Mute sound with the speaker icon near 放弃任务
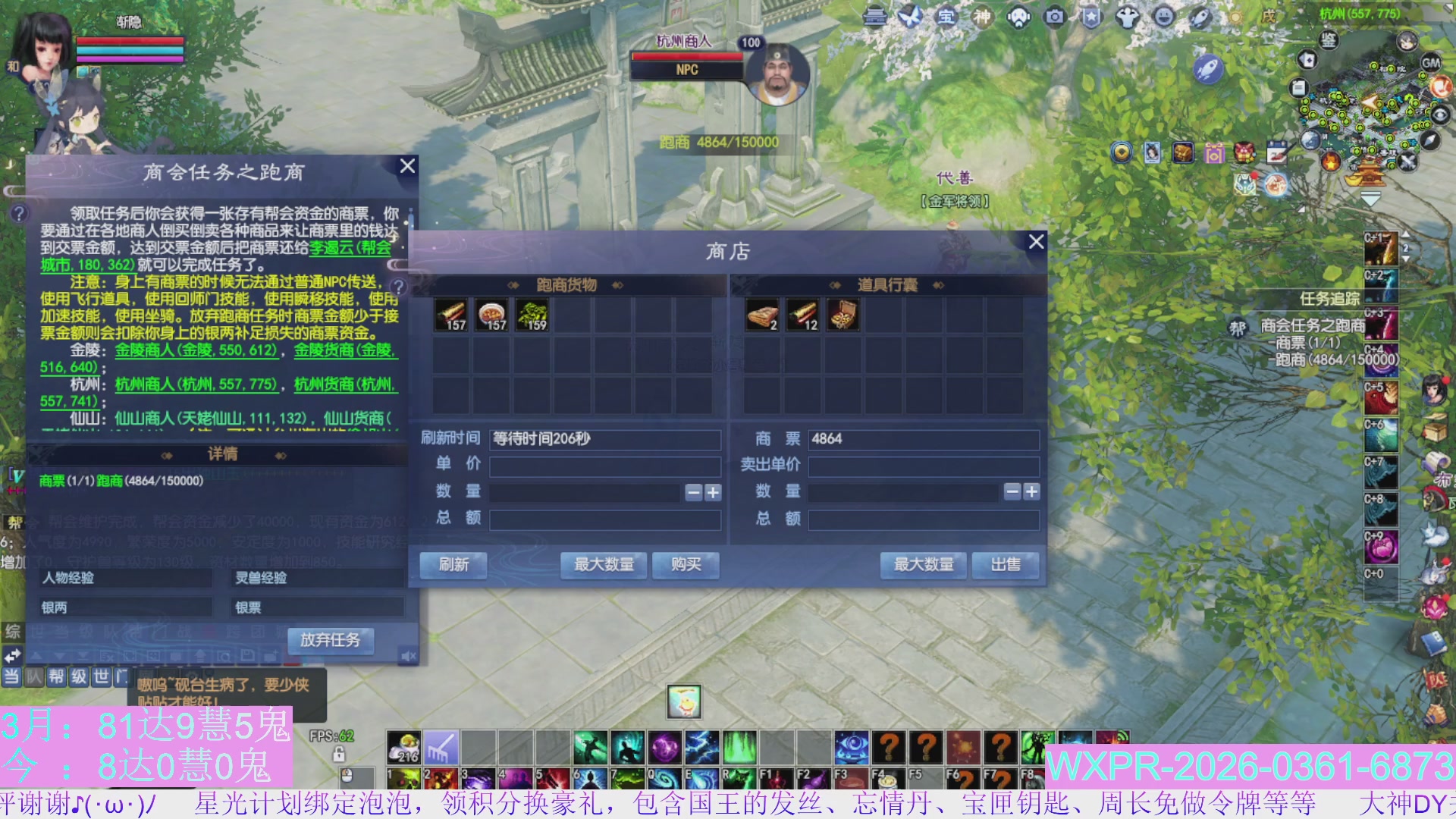 point(407,655)
